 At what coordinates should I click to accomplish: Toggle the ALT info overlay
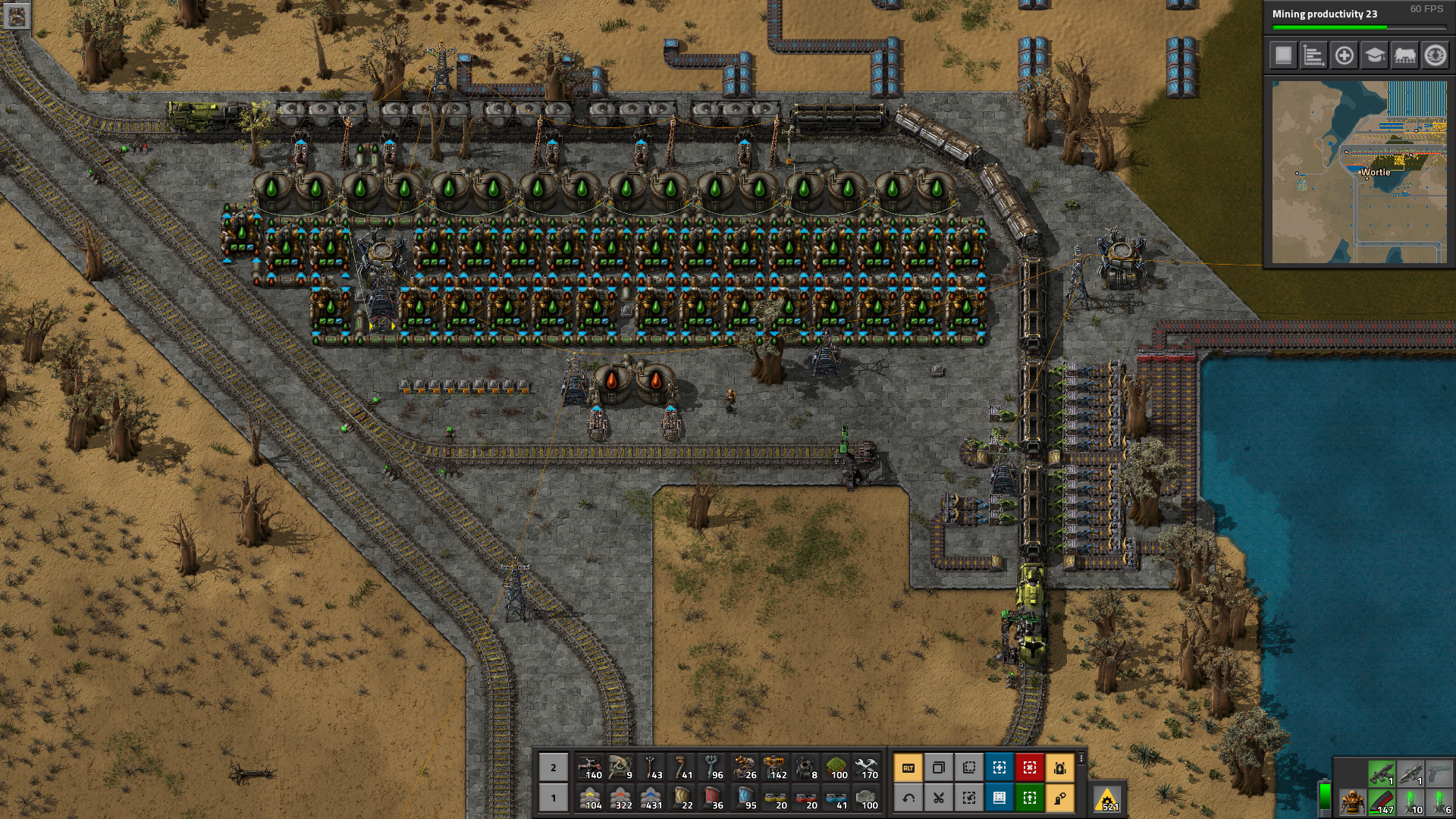click(908, 767)
